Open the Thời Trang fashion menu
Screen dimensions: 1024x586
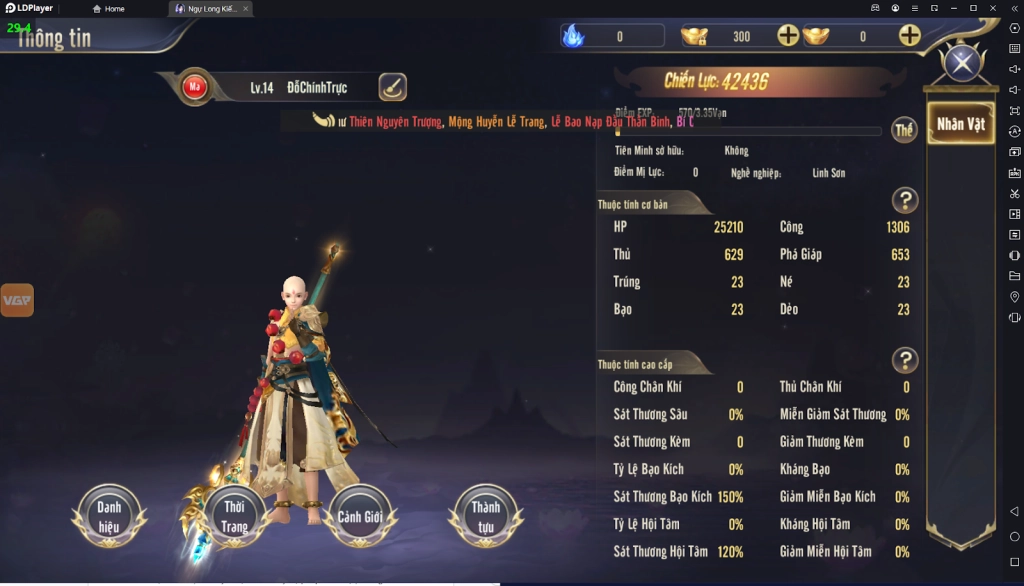[x=234, y=516]
